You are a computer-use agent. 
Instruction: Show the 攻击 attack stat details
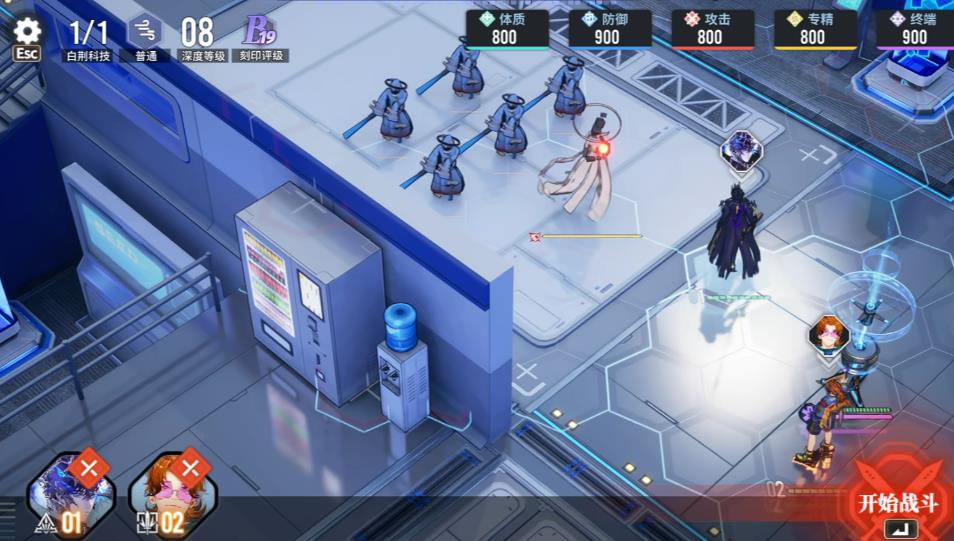pos(712,29)
